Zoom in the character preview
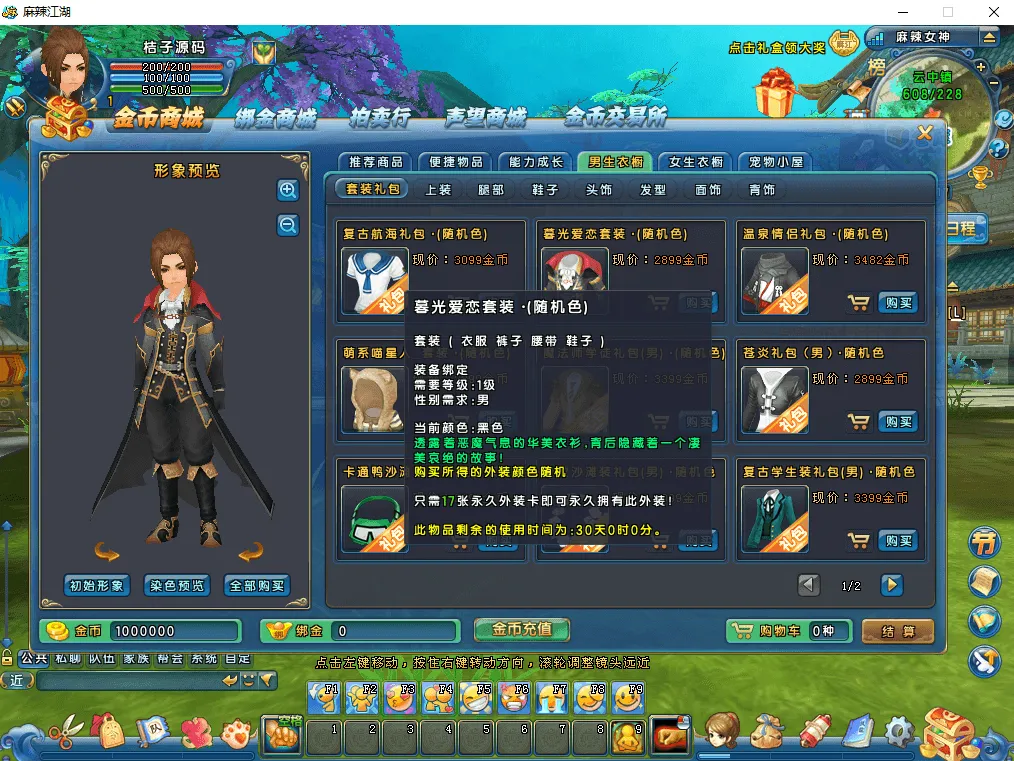Viewport: 1014px width, 761px height. pyautogui.click(x=288, y=190)
